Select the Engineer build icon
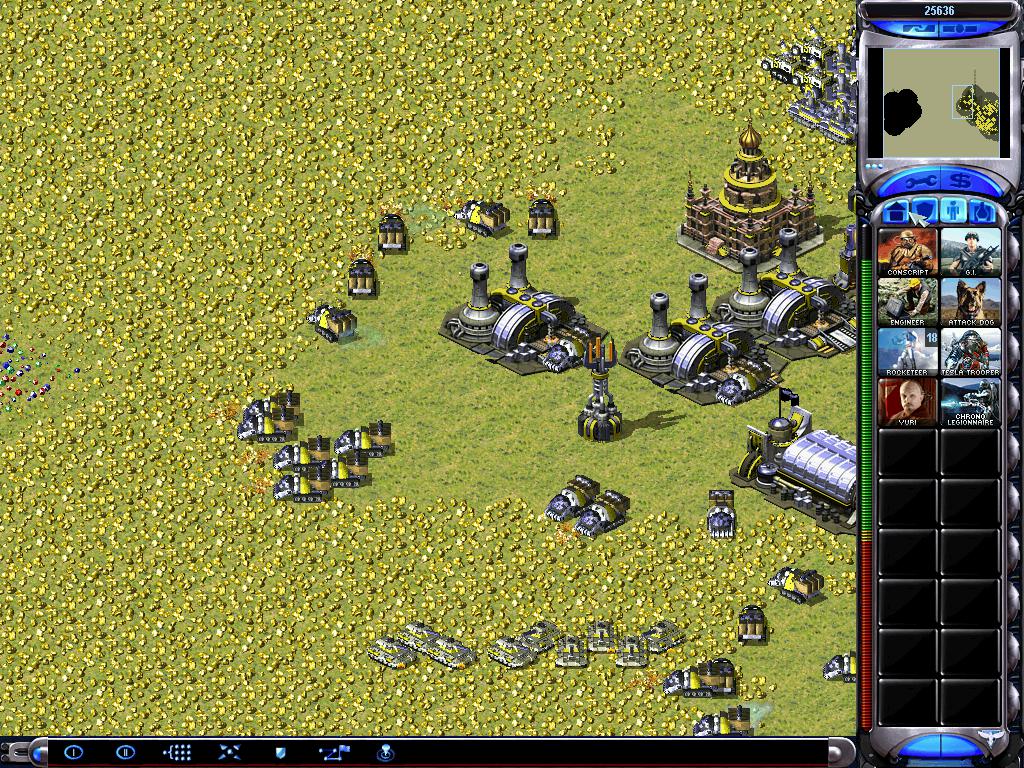1024x768 pixels. [908, 302]
